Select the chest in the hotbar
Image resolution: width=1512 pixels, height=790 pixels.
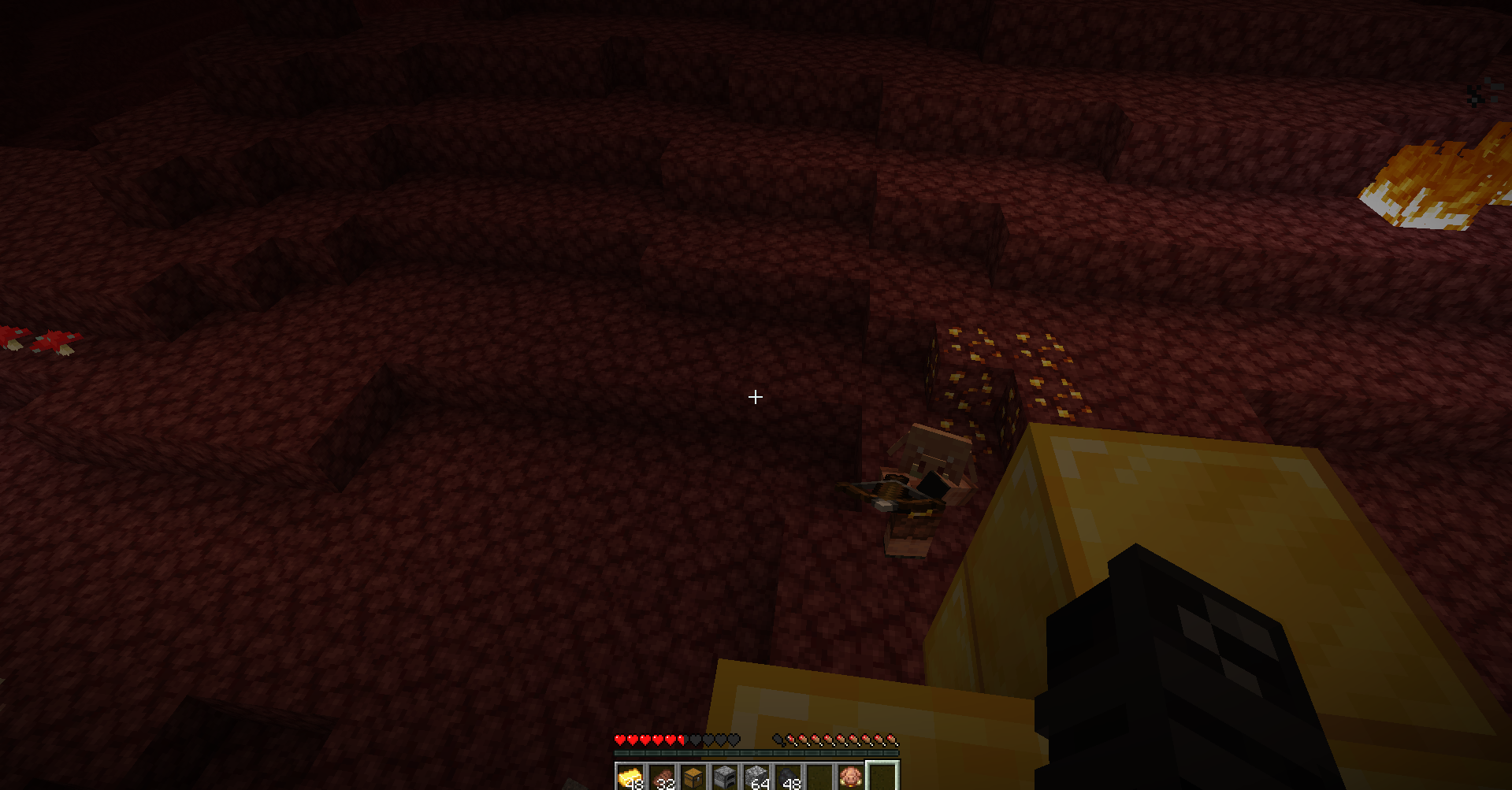[x=693, y=777]
